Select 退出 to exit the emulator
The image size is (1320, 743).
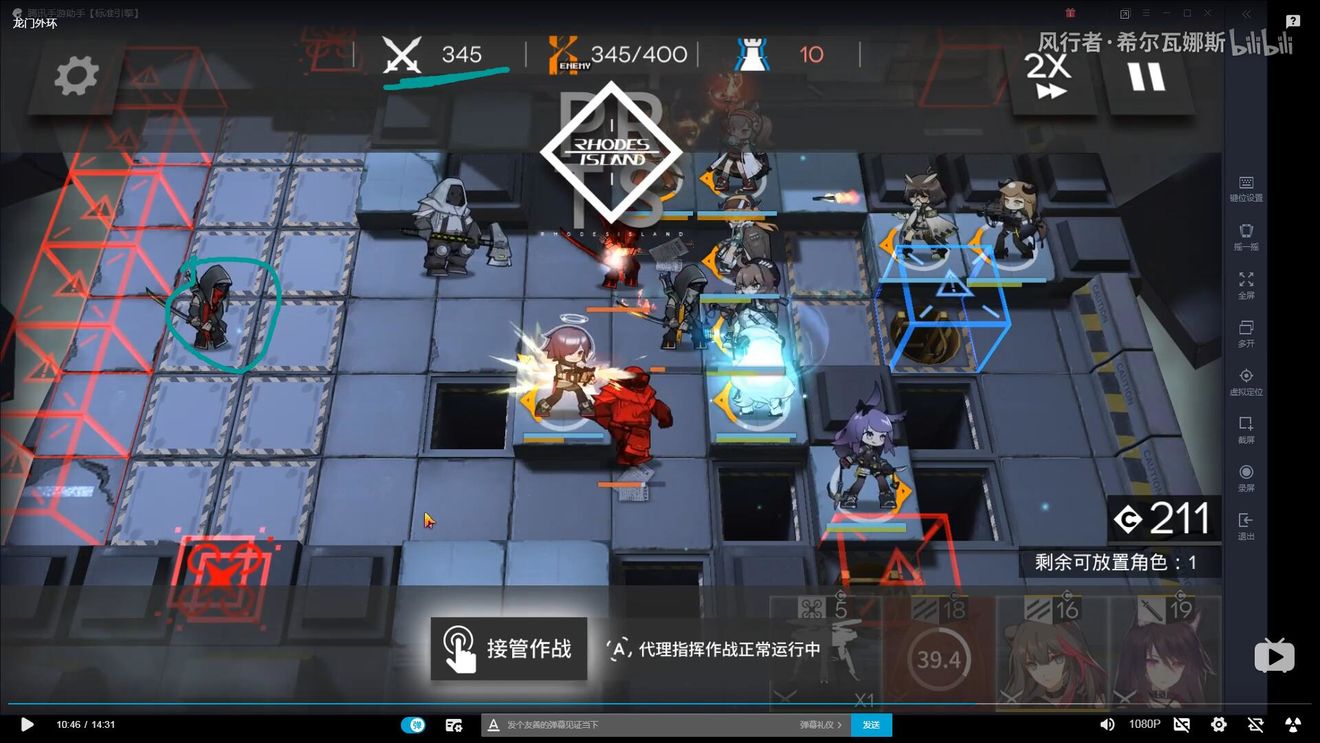click(x=1246, y=522)
